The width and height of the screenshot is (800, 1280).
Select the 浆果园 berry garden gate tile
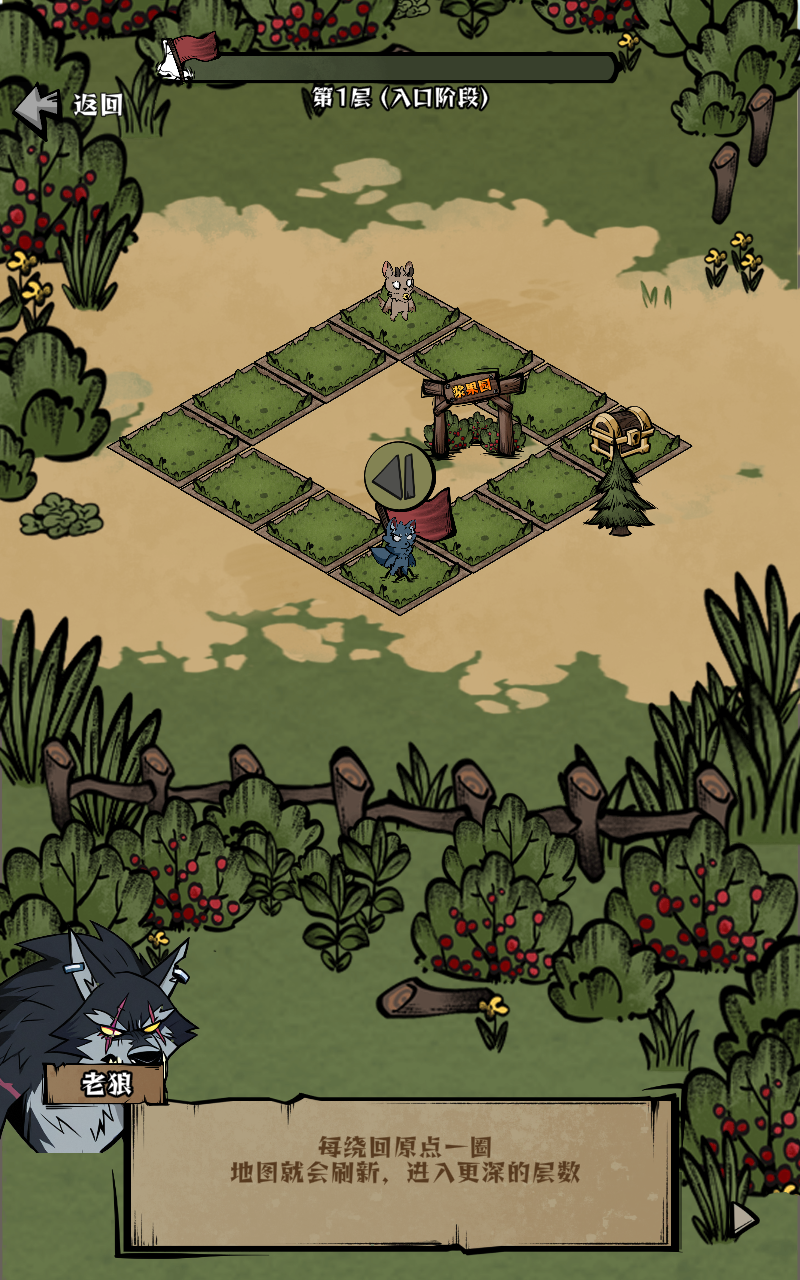tap(472, 415)
